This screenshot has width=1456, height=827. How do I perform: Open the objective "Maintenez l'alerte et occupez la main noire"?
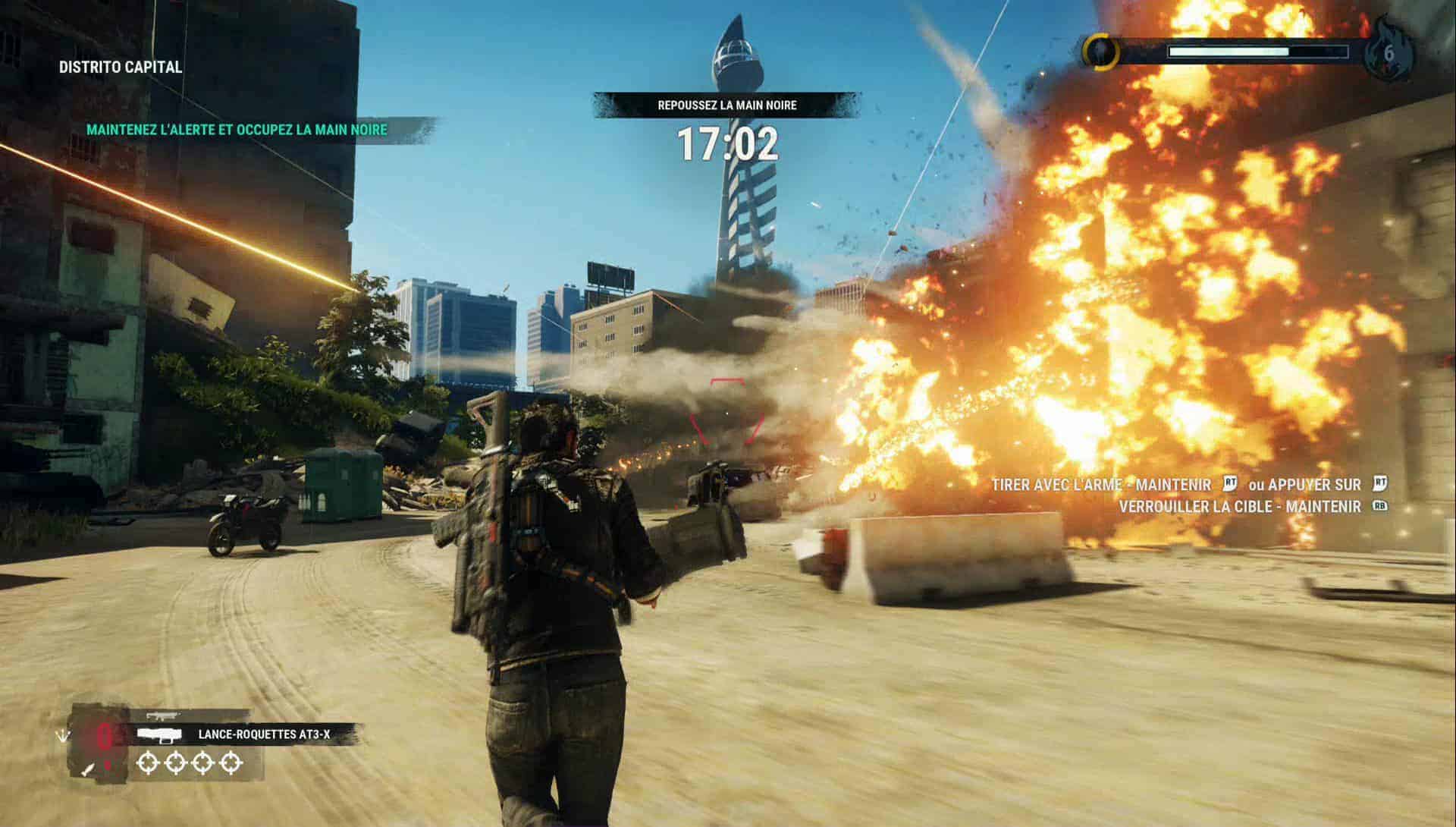coord(237,130)
